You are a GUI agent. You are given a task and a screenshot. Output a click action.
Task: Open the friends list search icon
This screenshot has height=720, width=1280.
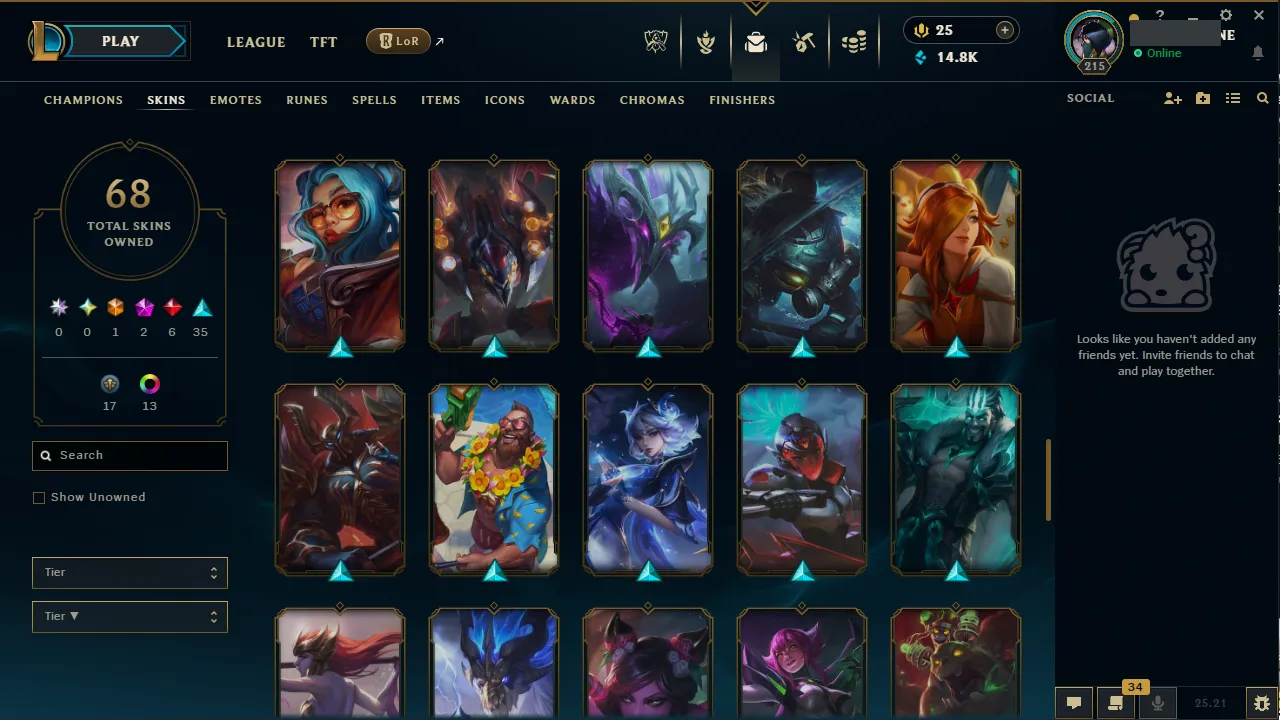click(1262, 98)
